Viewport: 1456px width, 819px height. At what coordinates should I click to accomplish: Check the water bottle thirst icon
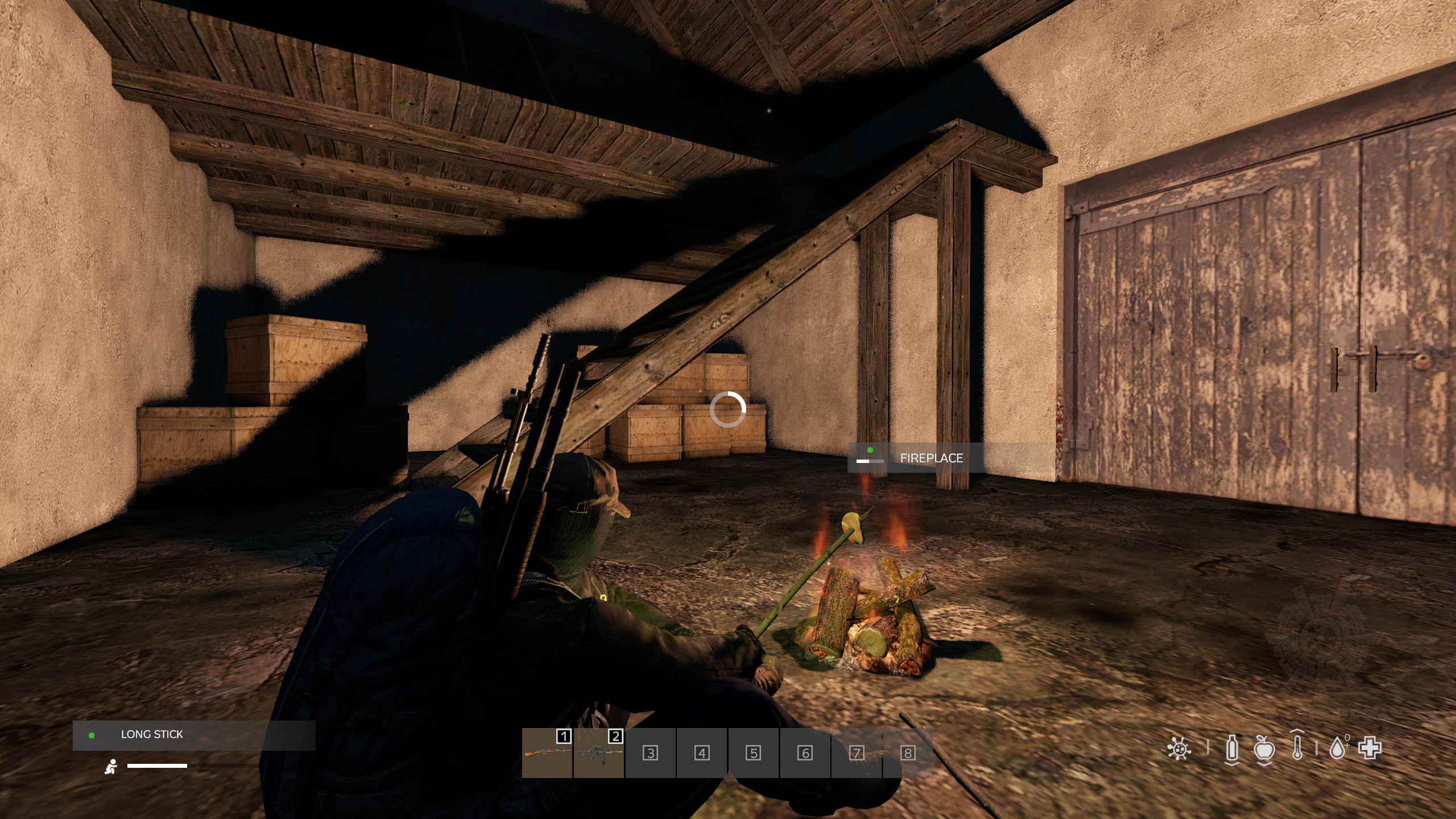pyautogui.click(x=1232, y=748)
